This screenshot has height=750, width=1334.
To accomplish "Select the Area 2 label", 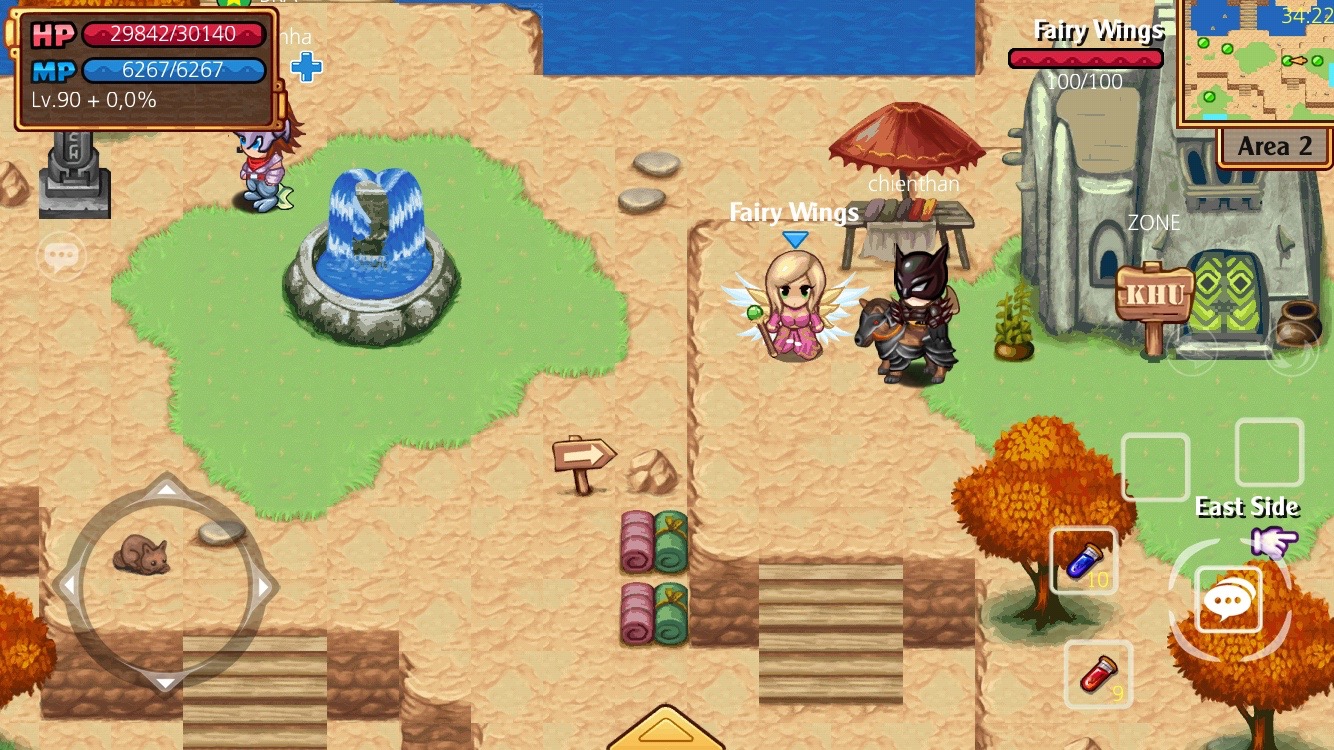I will 1274,147.
